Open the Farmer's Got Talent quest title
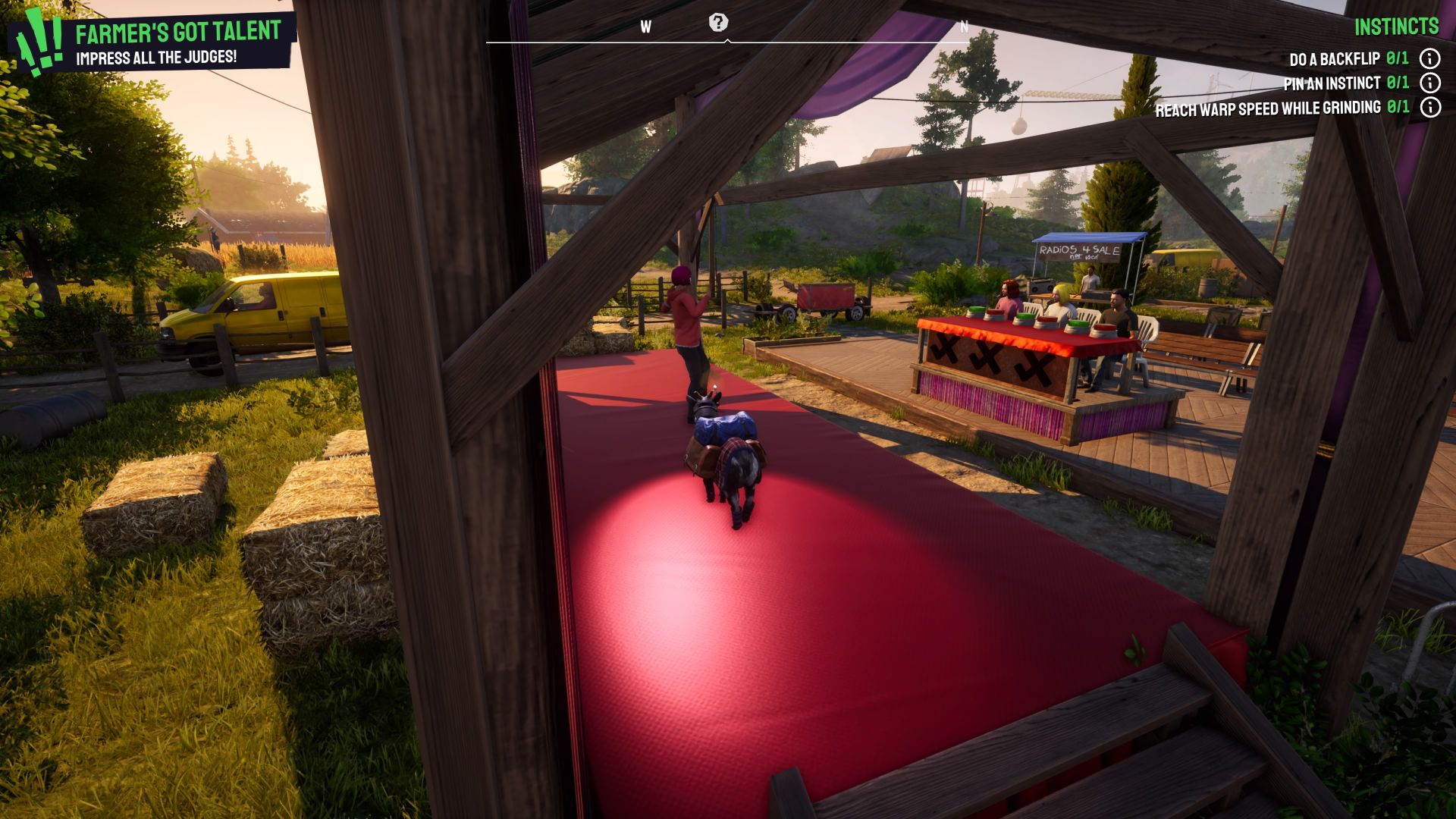1456x819 pixels. tap(176, 33)
